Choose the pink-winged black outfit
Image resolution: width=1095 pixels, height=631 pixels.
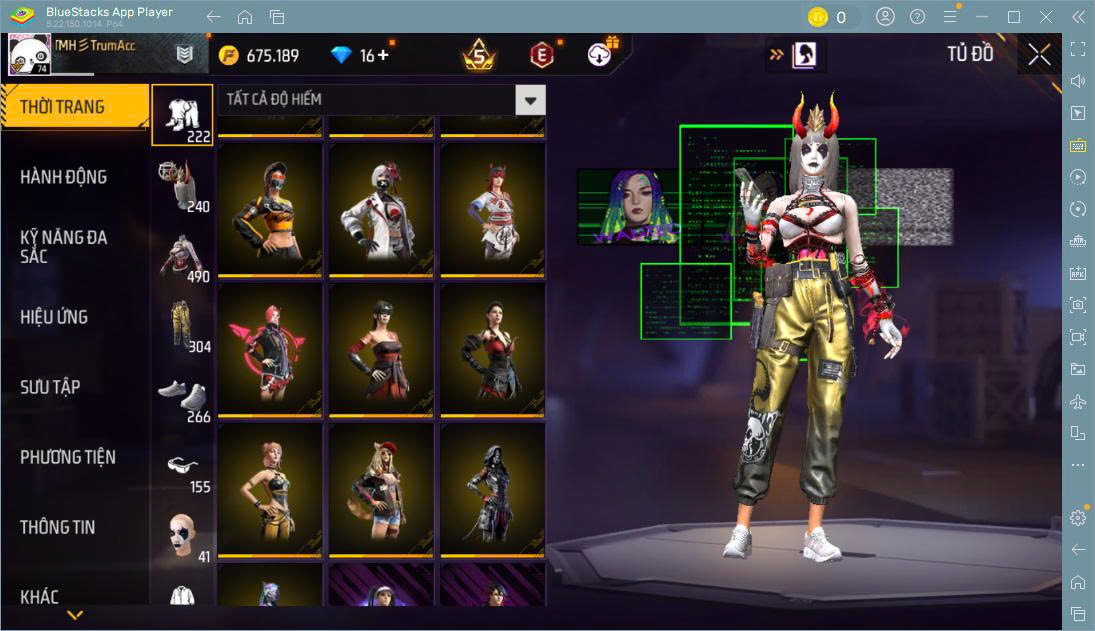point(269,348)
